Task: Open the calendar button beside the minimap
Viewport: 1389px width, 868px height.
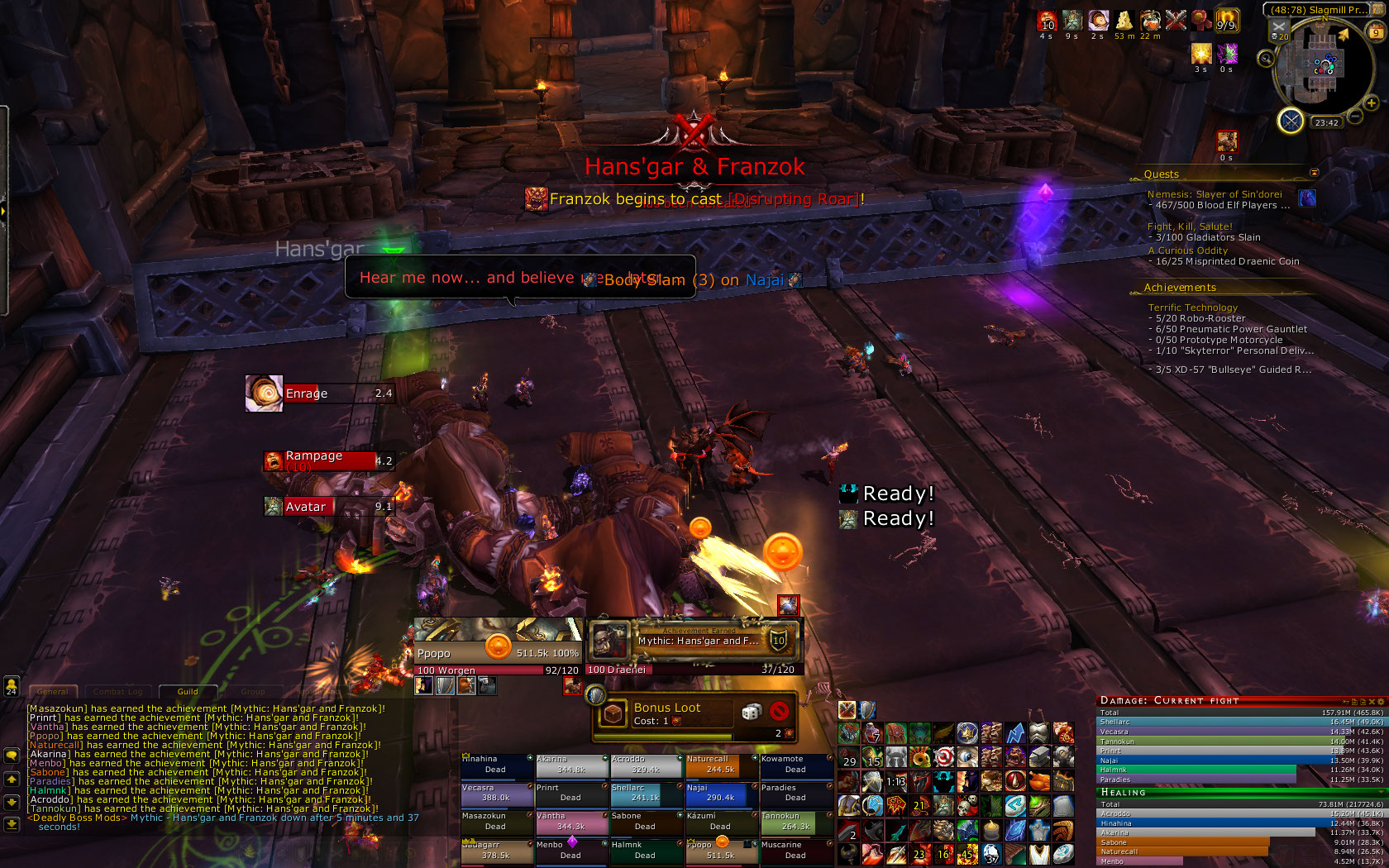Action: pyautogui.click(x=1376, y=32)
